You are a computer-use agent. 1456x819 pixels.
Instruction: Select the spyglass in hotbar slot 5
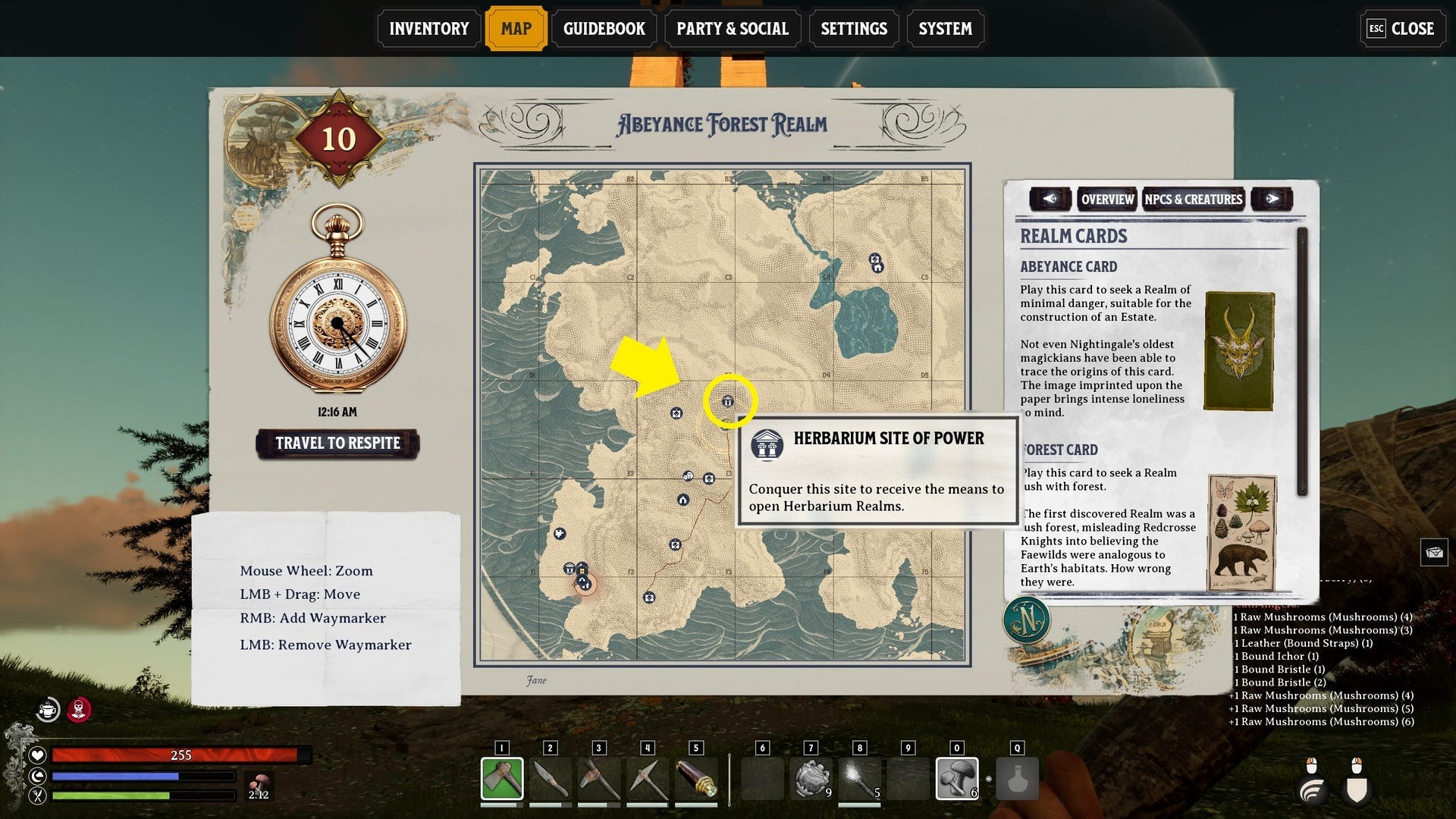[x=697, y=777]
